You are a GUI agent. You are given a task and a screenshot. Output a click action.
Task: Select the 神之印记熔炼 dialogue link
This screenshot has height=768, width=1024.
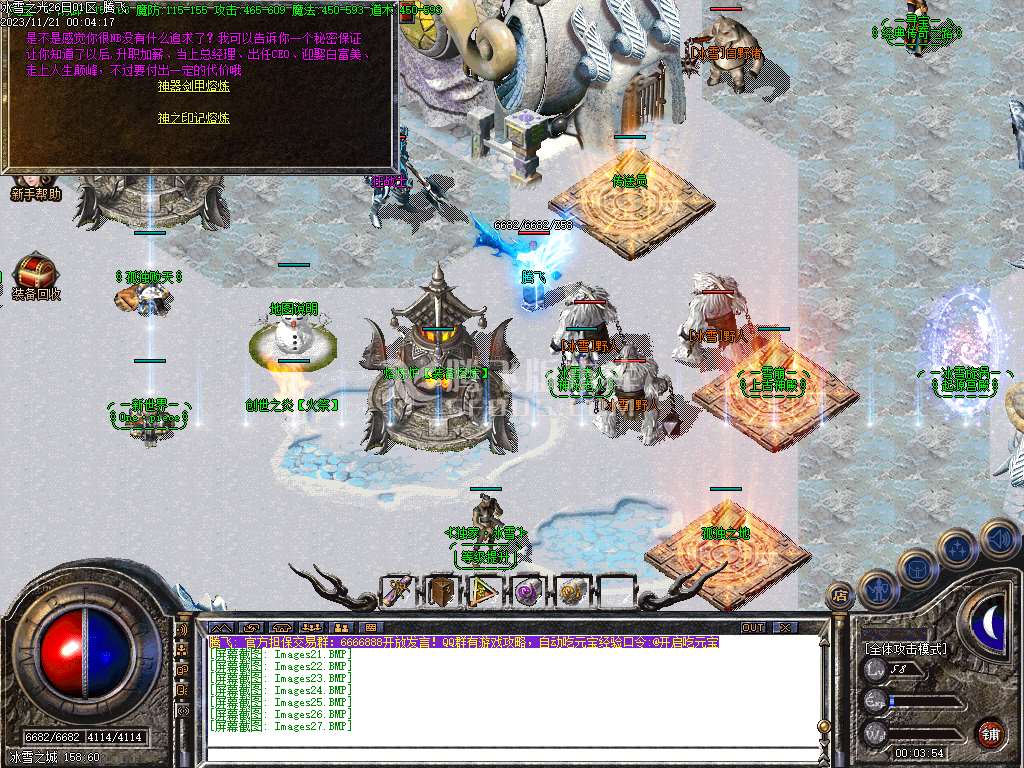click(193, 118)
